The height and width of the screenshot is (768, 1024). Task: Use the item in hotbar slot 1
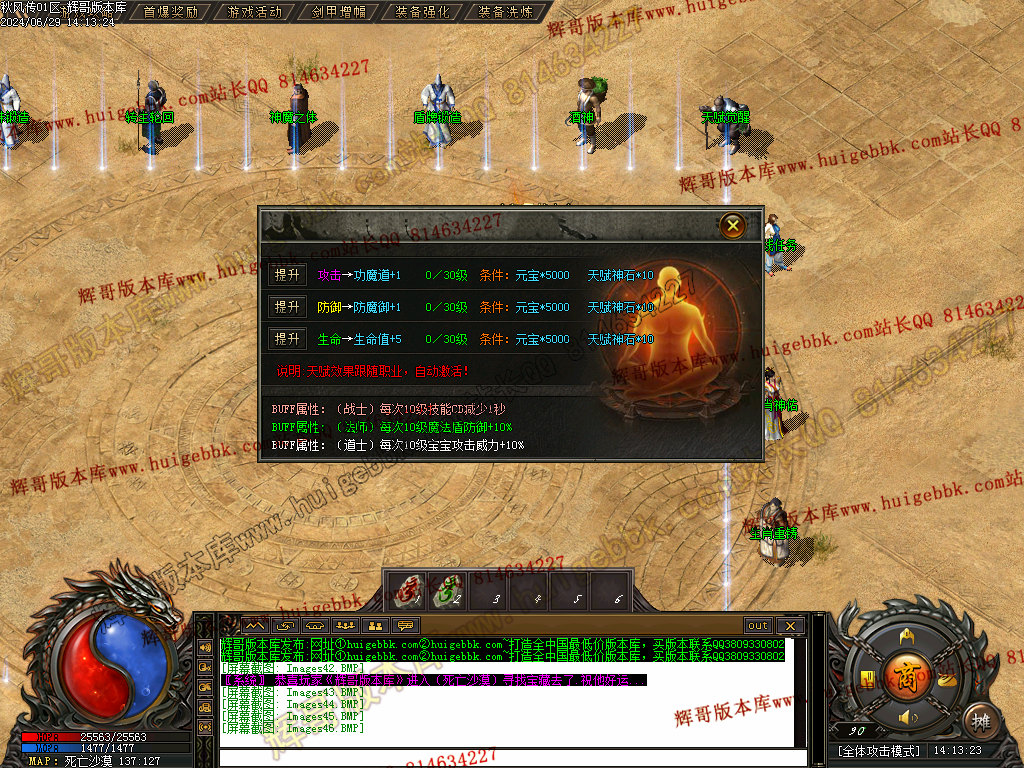405,591
